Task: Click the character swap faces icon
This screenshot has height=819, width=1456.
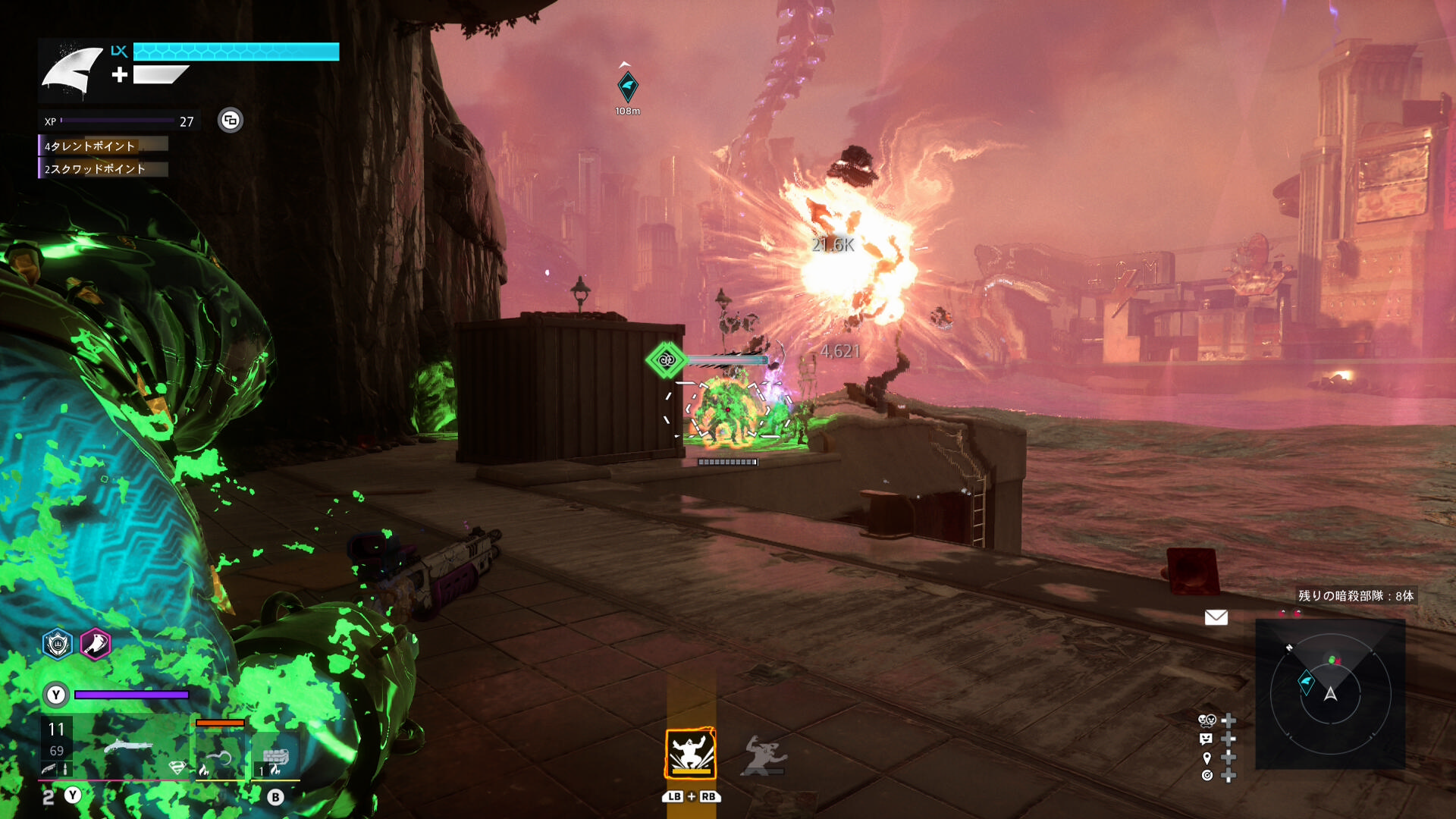Action: tap(1207, 720)
